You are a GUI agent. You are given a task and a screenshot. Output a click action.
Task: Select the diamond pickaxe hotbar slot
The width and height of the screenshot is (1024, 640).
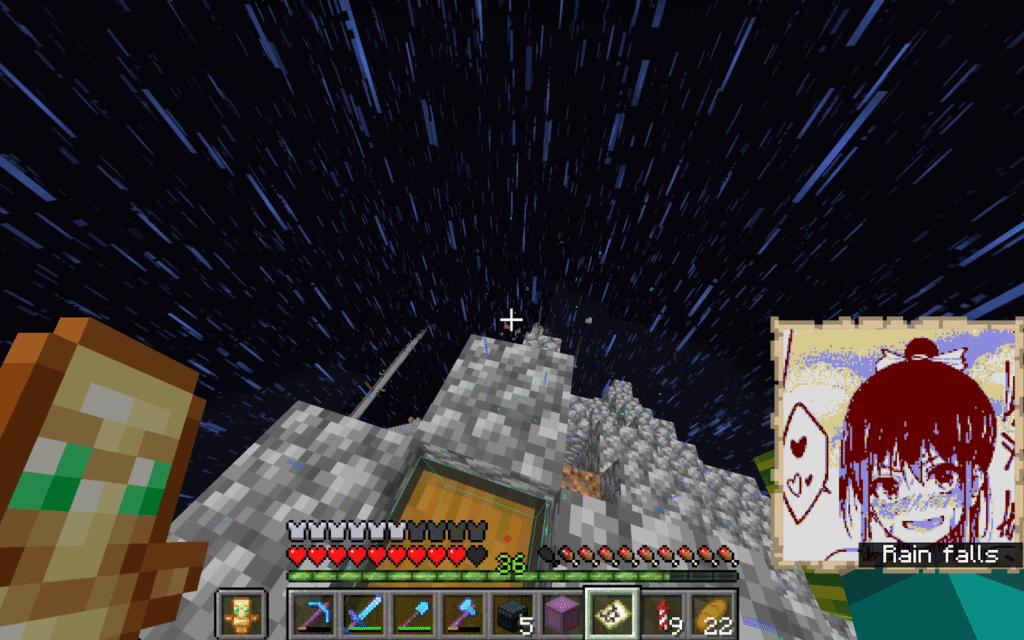pyautogui.click(x=313, y=612)
